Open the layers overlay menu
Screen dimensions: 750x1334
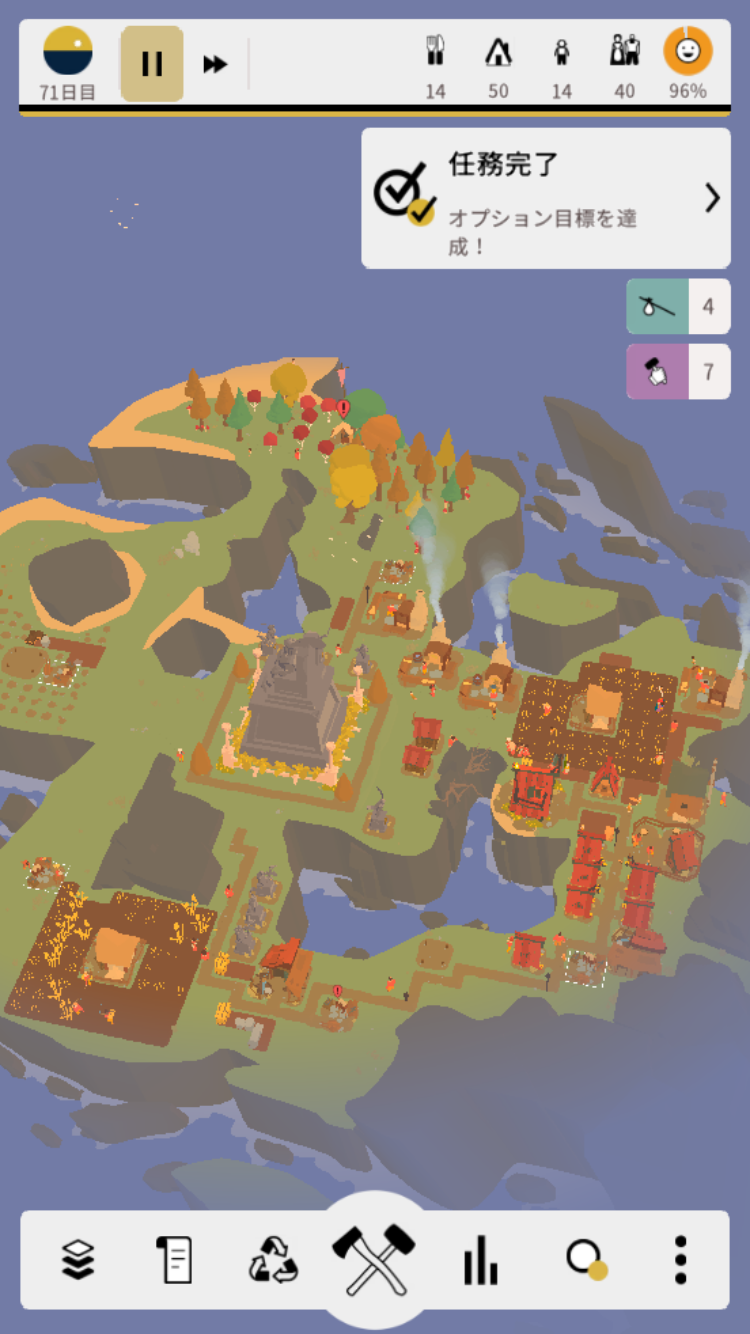tap(78, 1259)
